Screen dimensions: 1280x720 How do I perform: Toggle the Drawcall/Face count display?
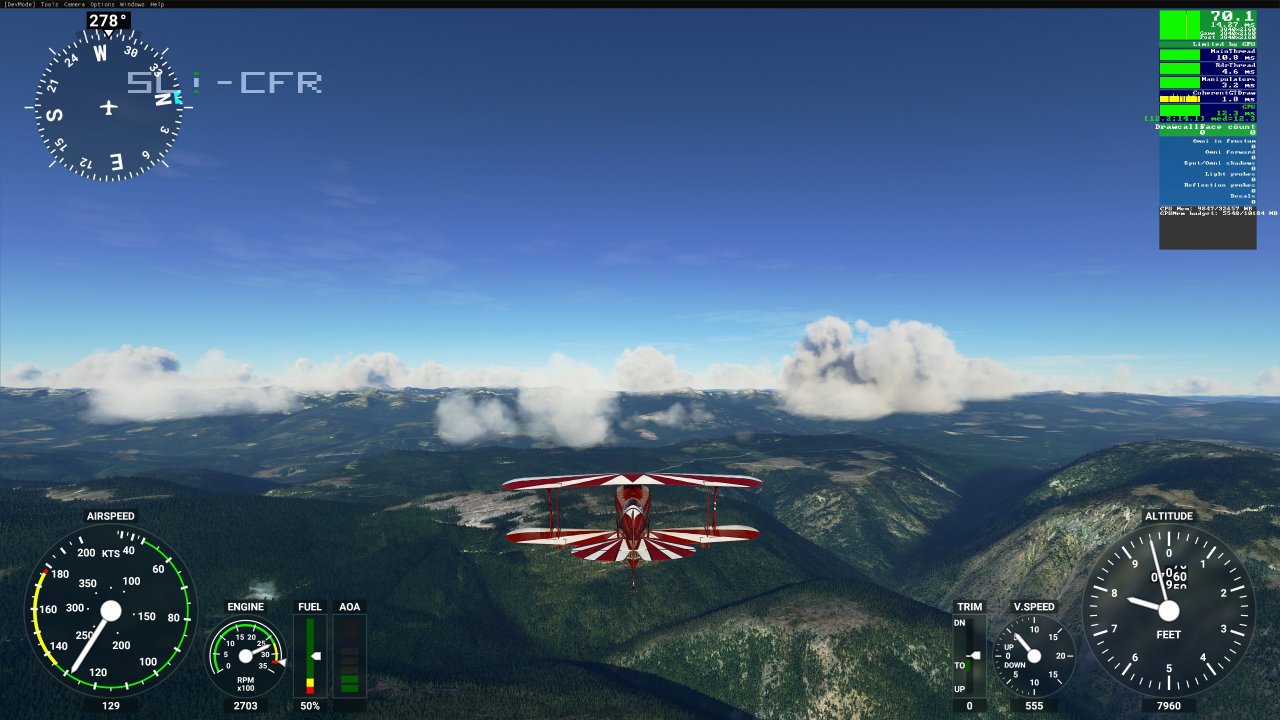1205,127
